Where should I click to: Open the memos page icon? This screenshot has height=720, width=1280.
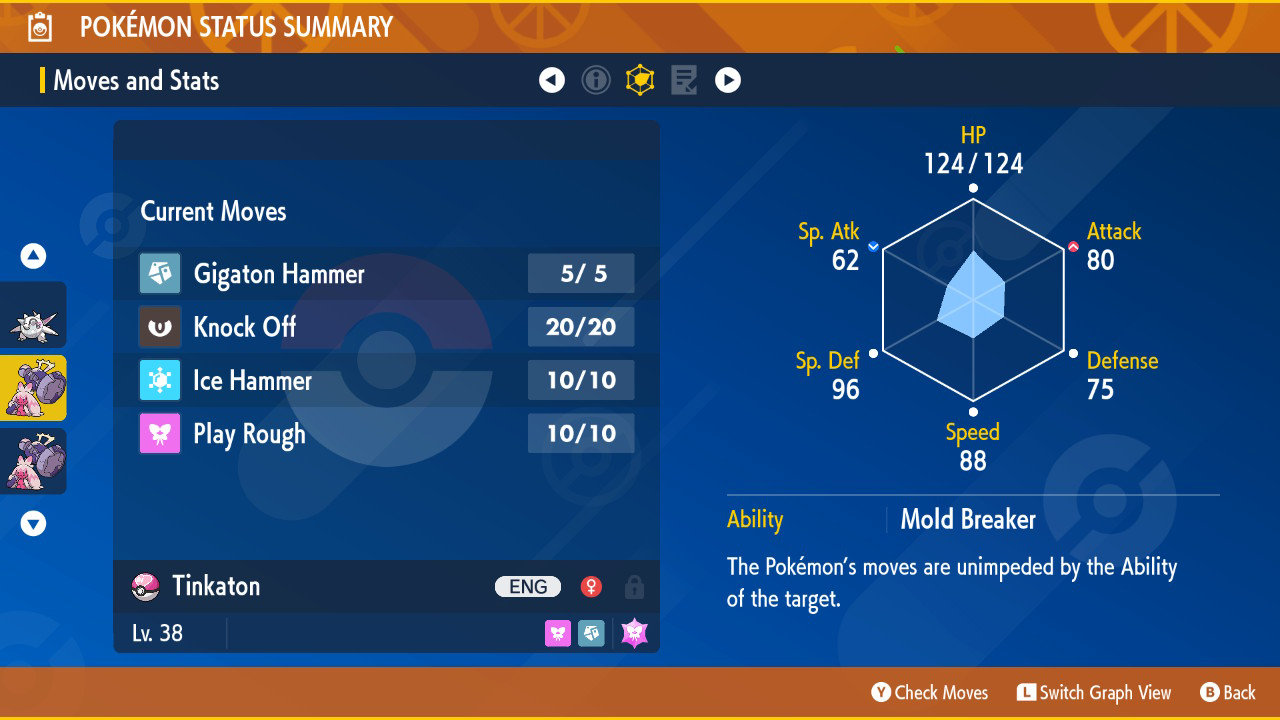click(x=684, y=80)
